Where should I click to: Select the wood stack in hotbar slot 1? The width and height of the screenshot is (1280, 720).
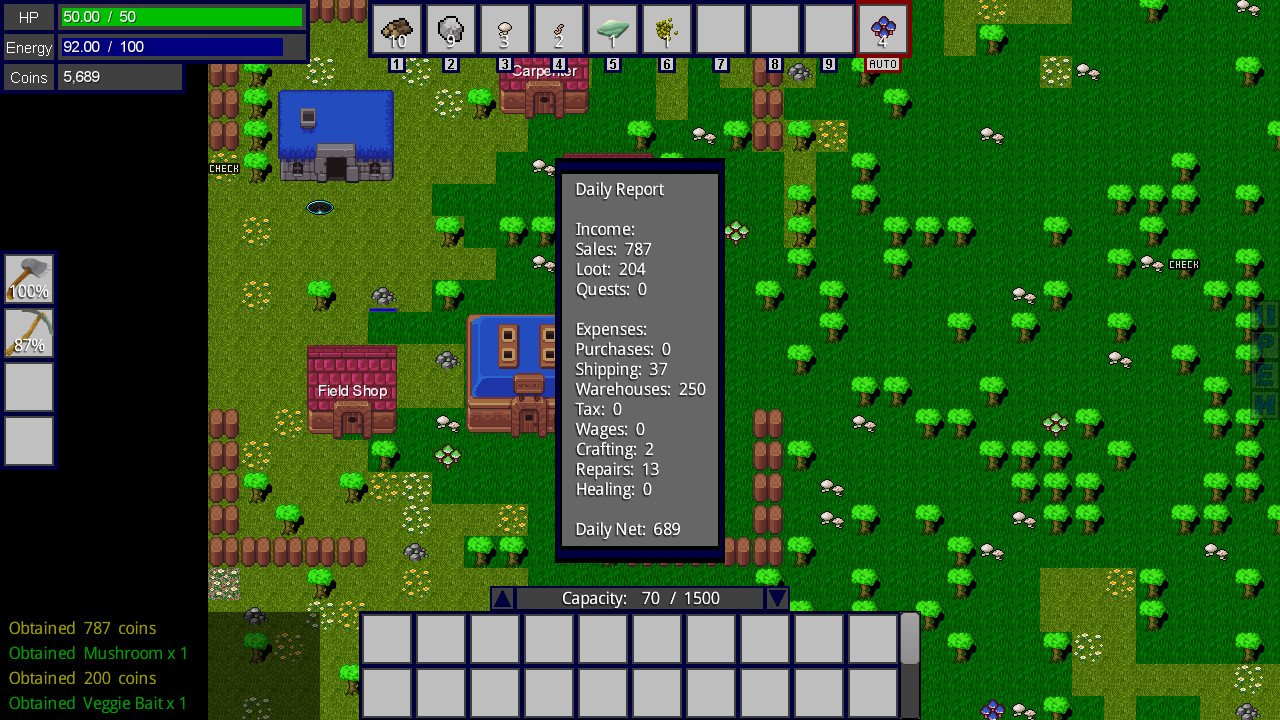397,28
